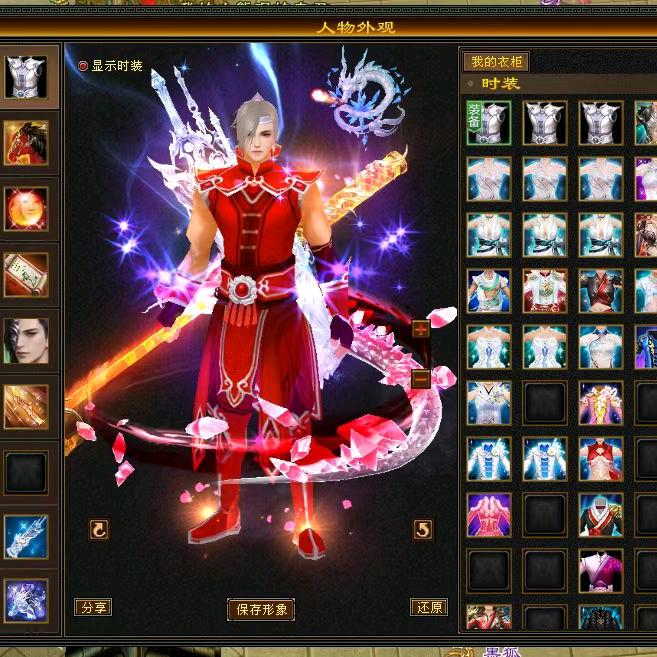The height and width of the screenshot is (657, 657).
Task: Toggle the 显示时装 option
Action: point(84,65)
